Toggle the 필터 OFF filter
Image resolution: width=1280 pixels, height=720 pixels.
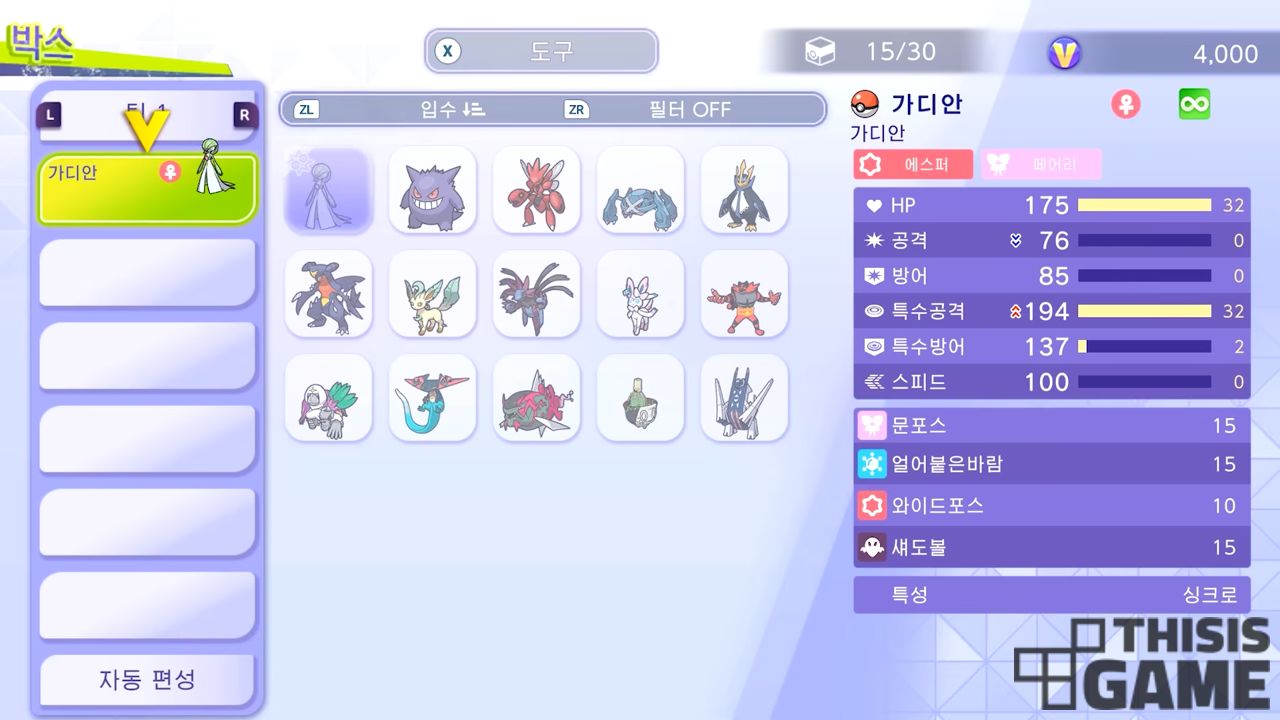click(x=690, y=109)
